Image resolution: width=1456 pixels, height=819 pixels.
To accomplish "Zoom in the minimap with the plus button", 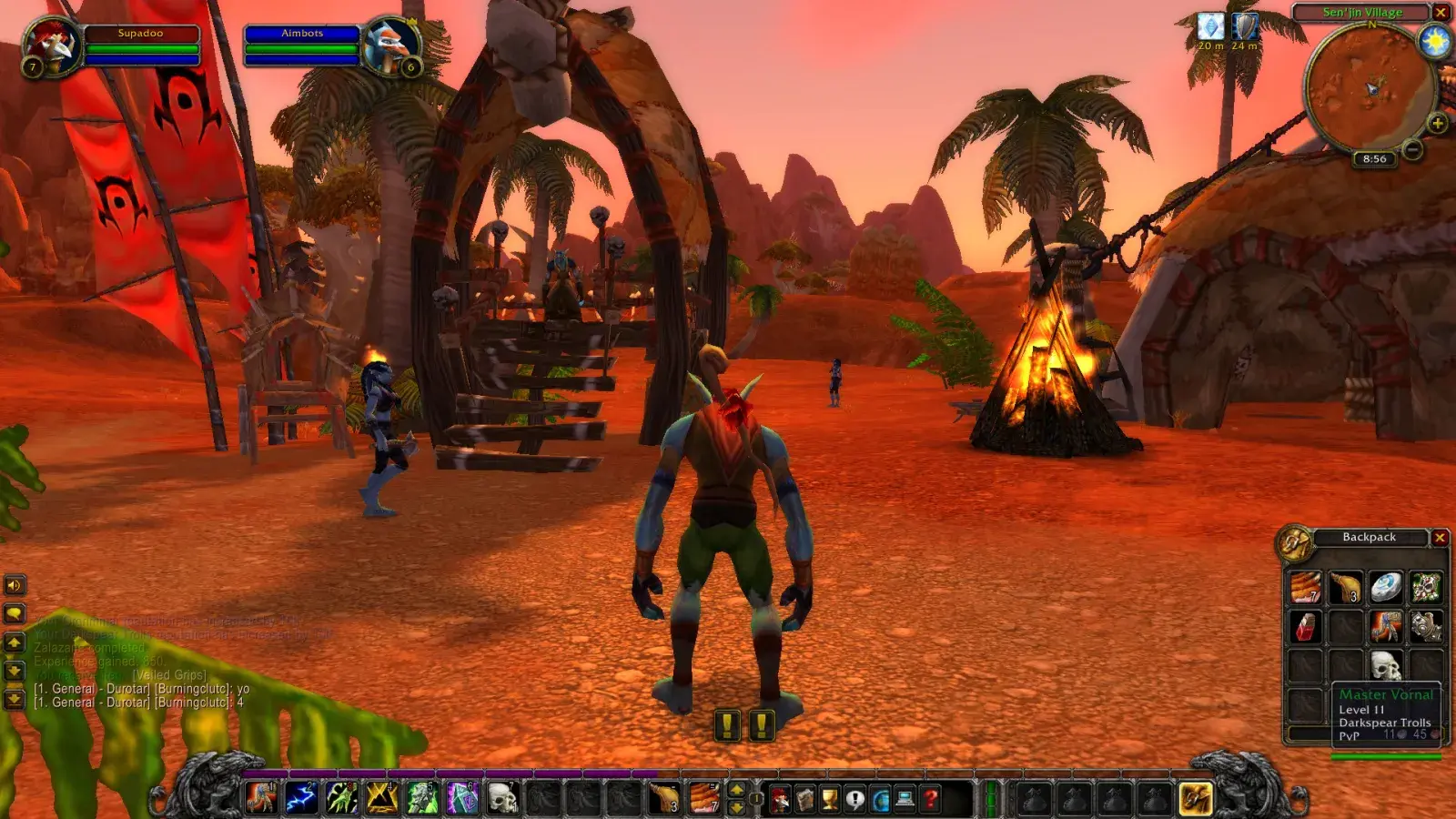I will pyautogui.click(x=1437, y=124).
